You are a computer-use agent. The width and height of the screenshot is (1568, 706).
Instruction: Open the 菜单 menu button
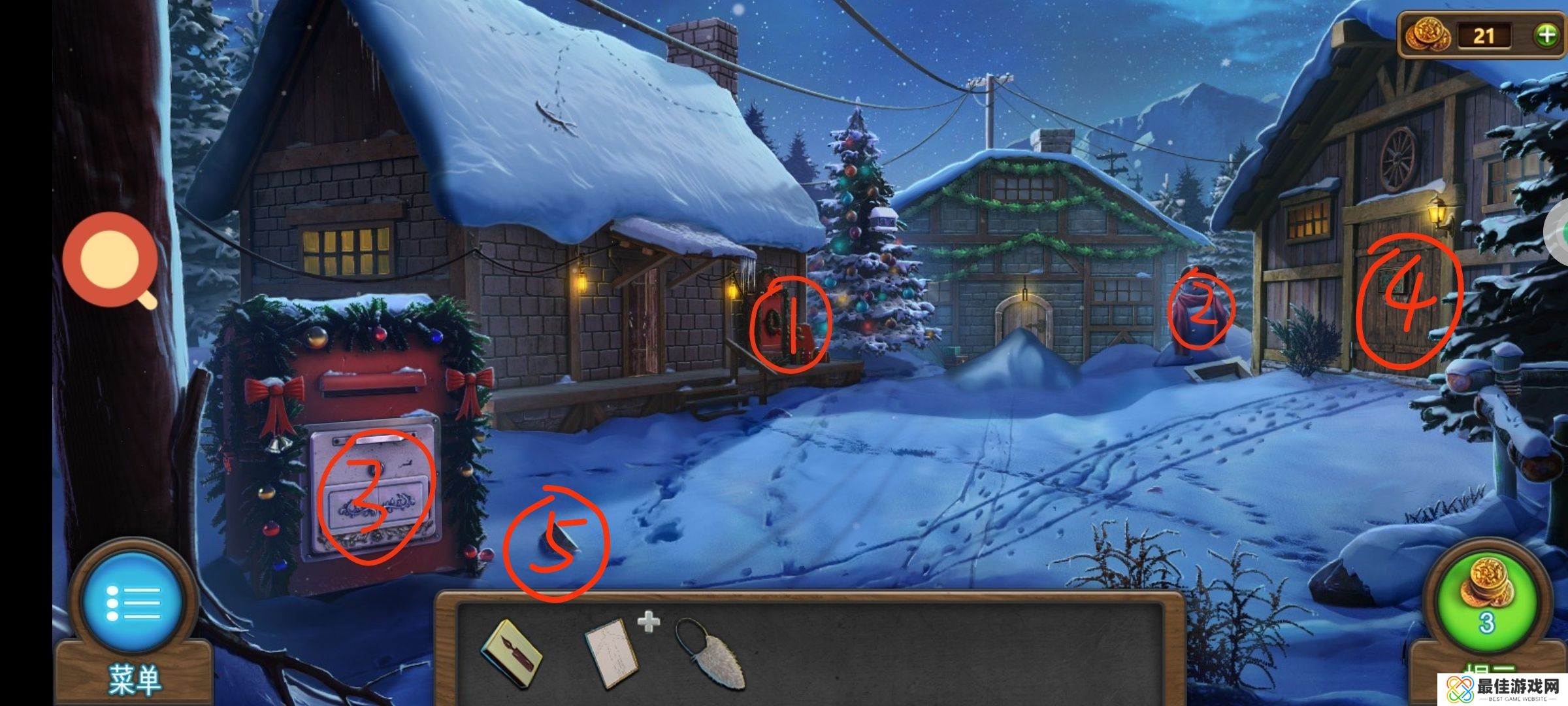pyautogui.click(x=134, y=603)
